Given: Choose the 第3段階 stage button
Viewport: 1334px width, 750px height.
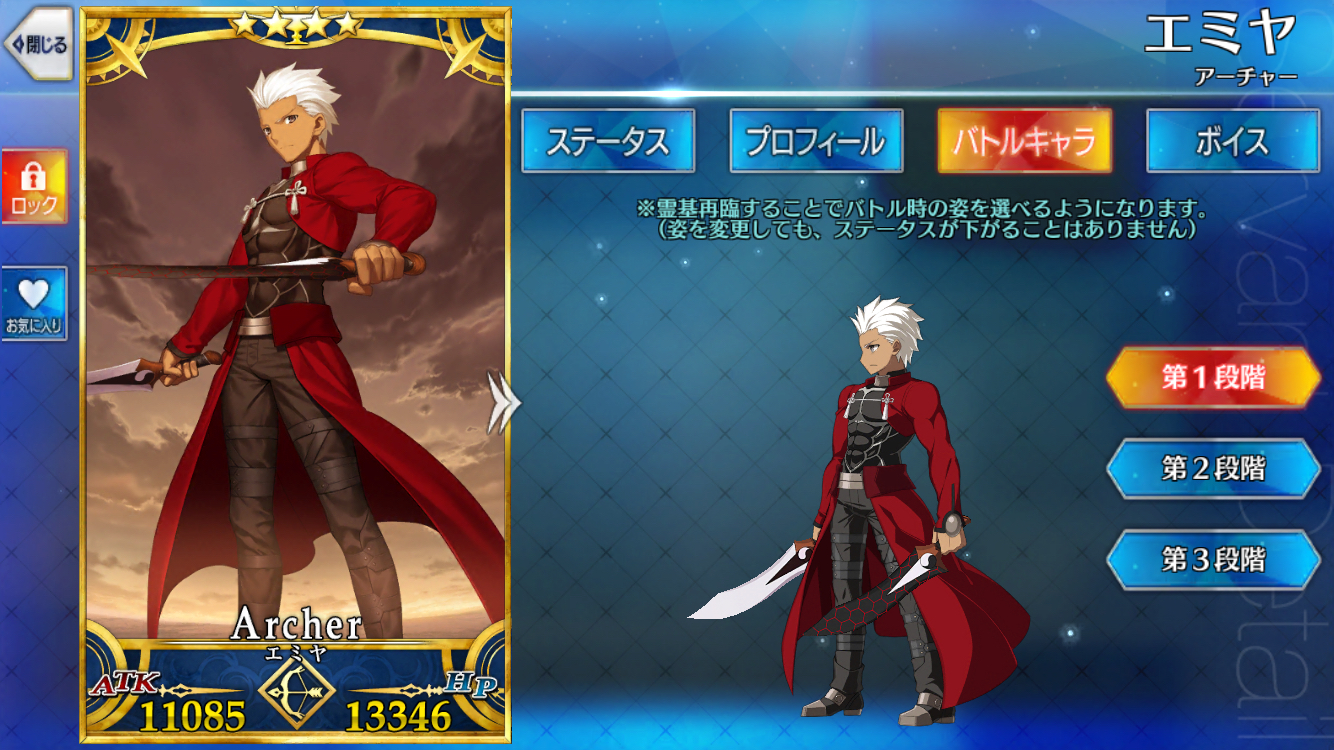Looking at the screenshot, I should [x=1216, y=558].
